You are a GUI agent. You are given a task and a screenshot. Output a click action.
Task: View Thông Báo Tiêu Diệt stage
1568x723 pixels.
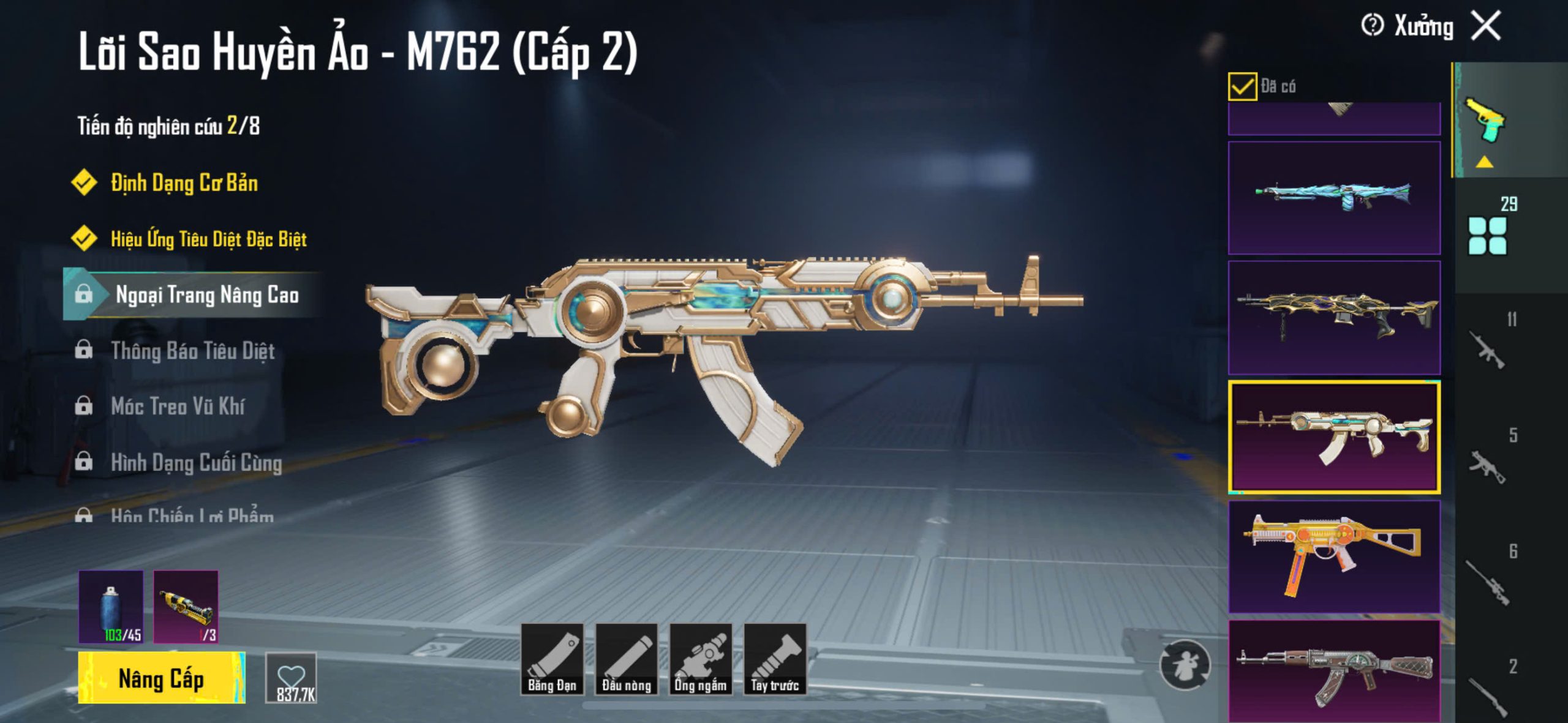click(192, 351)
